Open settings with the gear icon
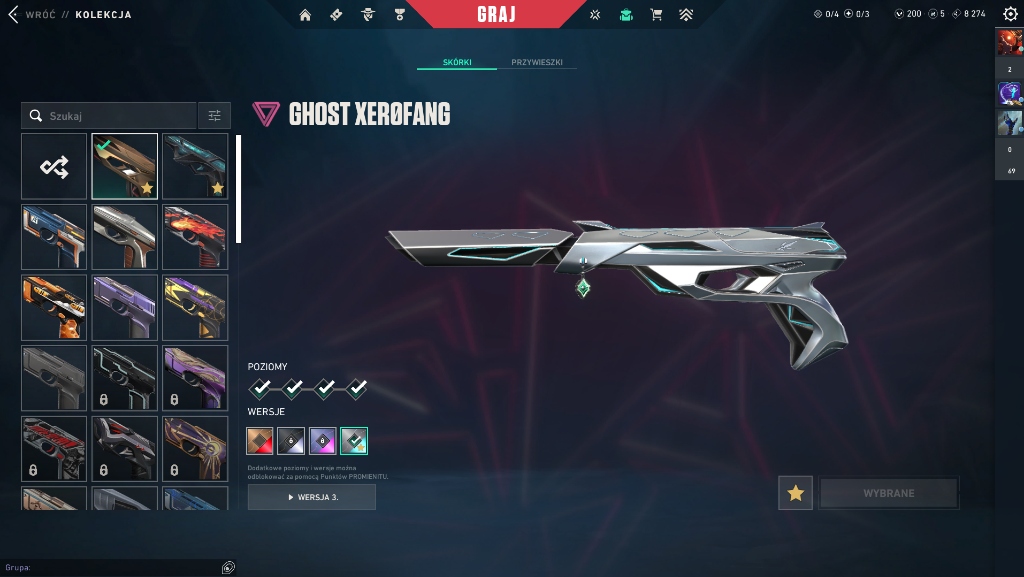This screenshot has height=577, width=1024. click(x=1010, y=14)
